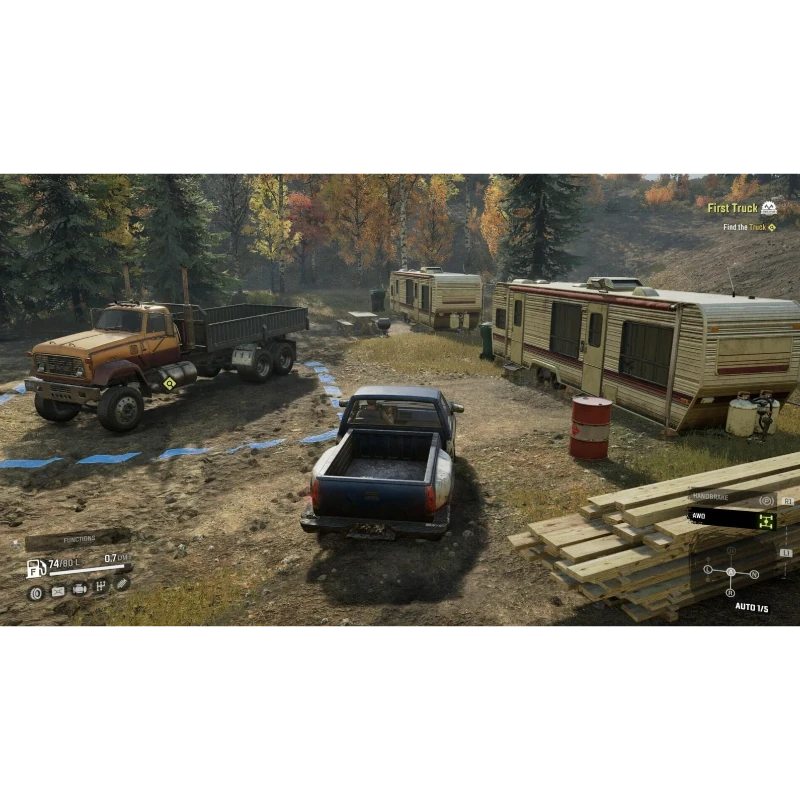
Task: Select the tire status icon
Action: (x=36, y=592)
